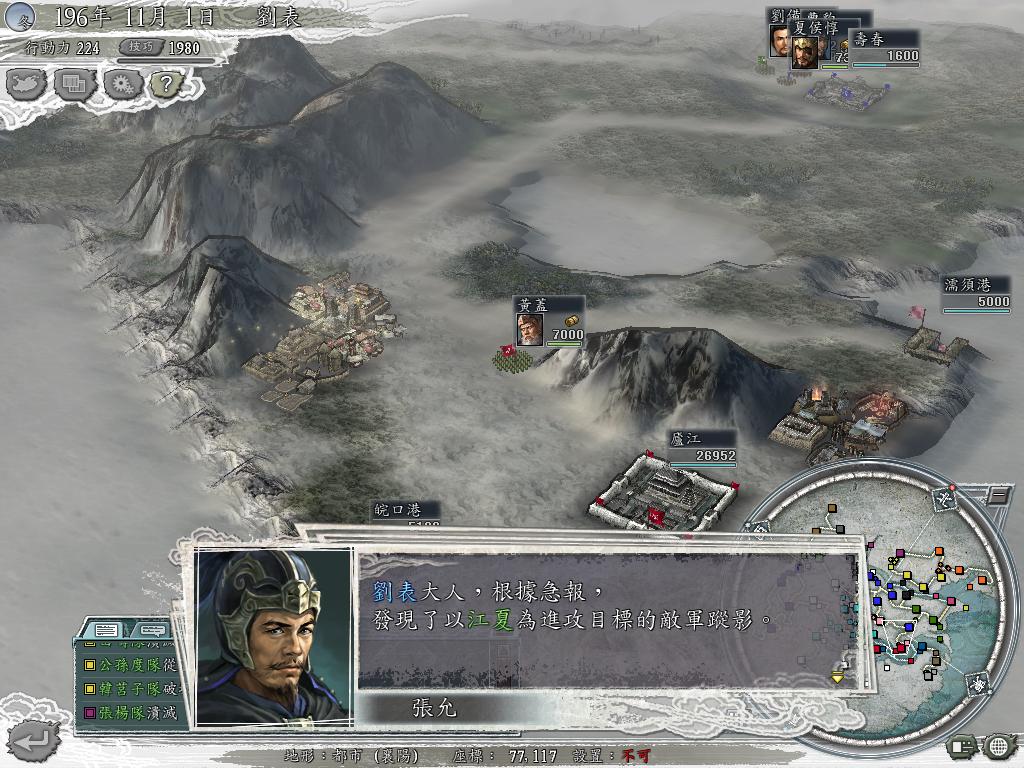
Task: Click the overlapping windows icon
Action: (x=74, y=84)
